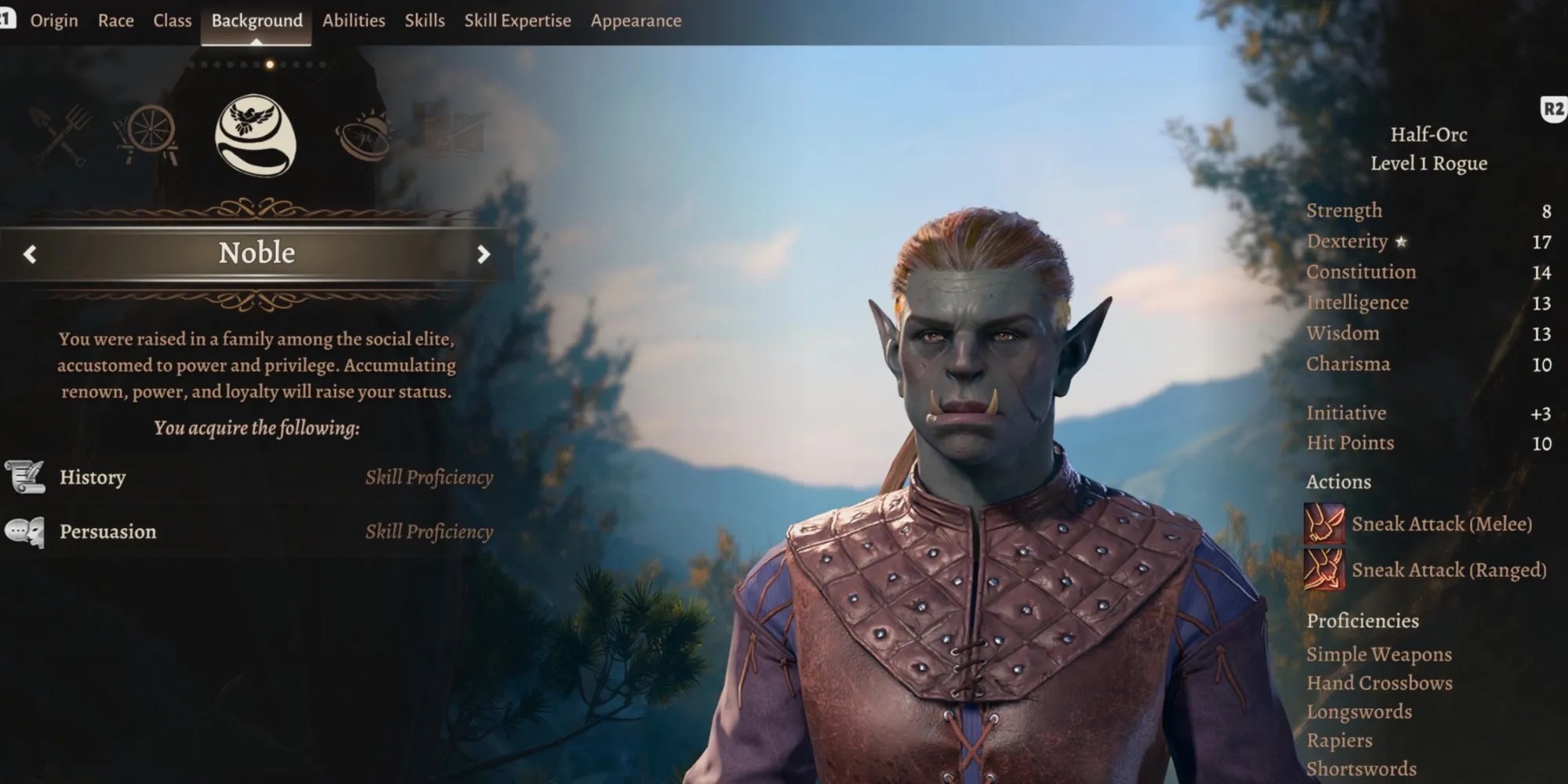
Task: Open the Skill Expertise tab
Action: [x=517, y=21]
